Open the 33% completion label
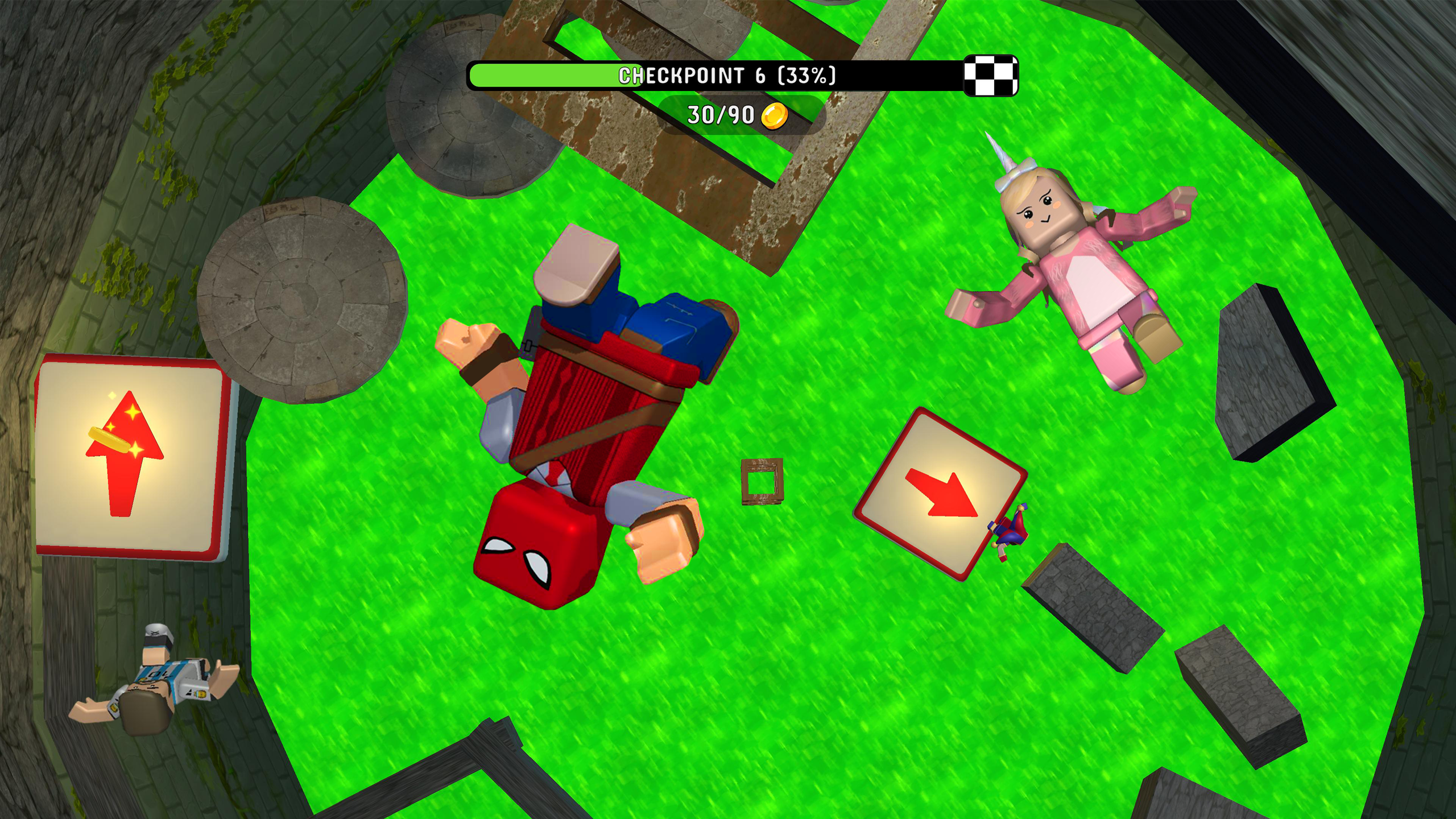The height and width of the screenshot is (819, 1456). 805,75
